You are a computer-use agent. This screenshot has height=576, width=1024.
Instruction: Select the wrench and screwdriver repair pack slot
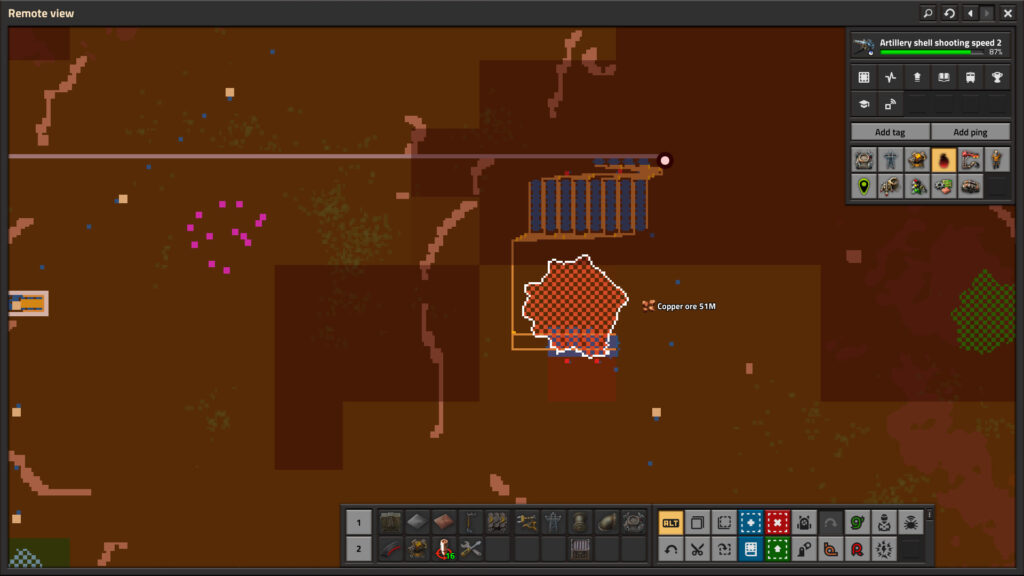coord(471,549)
